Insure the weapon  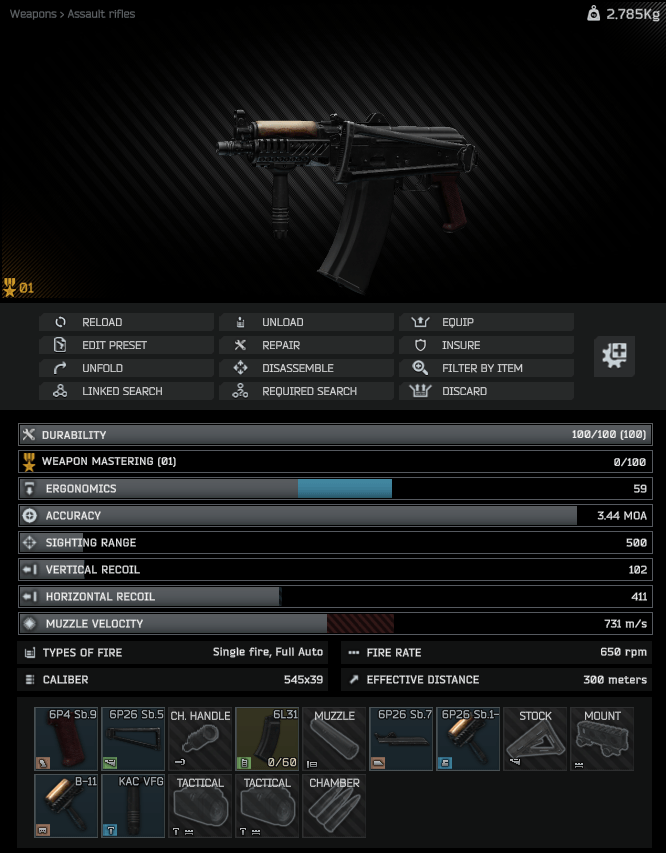(486, 345)
